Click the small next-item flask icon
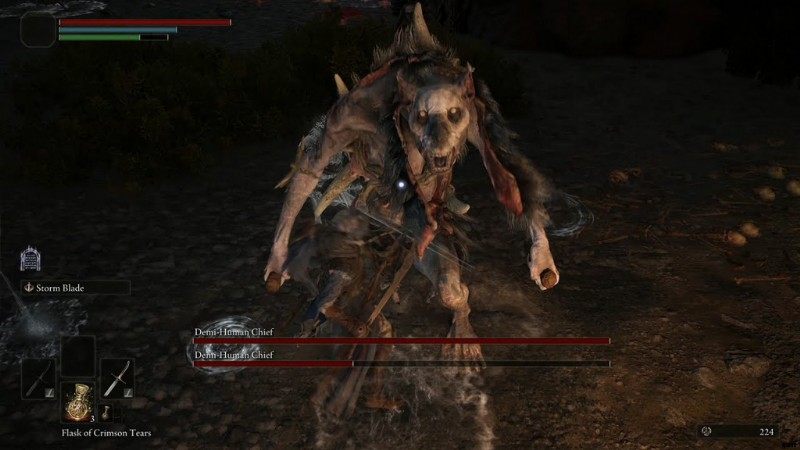The height and width of the screenshot is (450, 800). 105,413
